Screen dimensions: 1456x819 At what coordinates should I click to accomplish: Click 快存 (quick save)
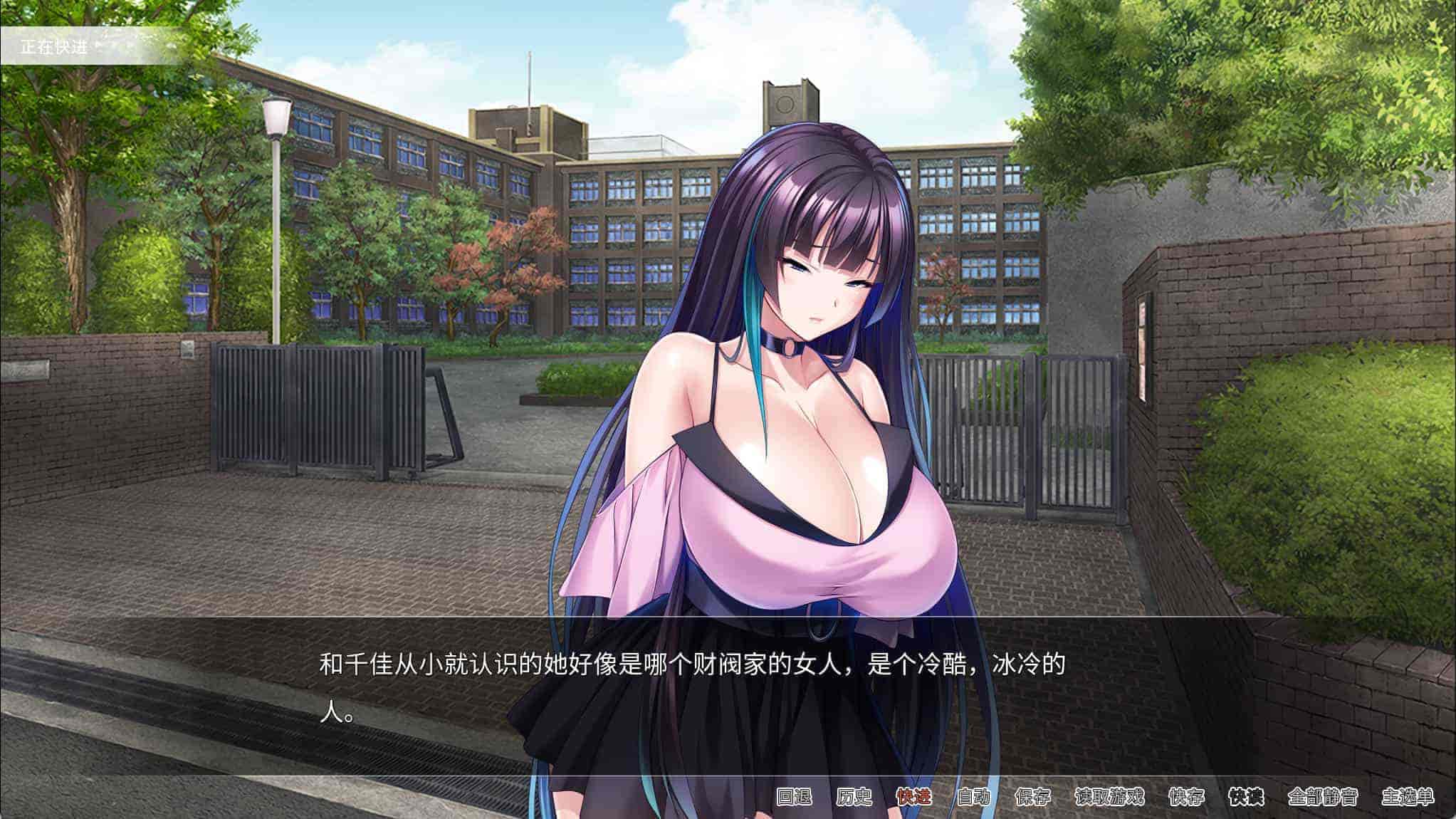point(1186,796)
